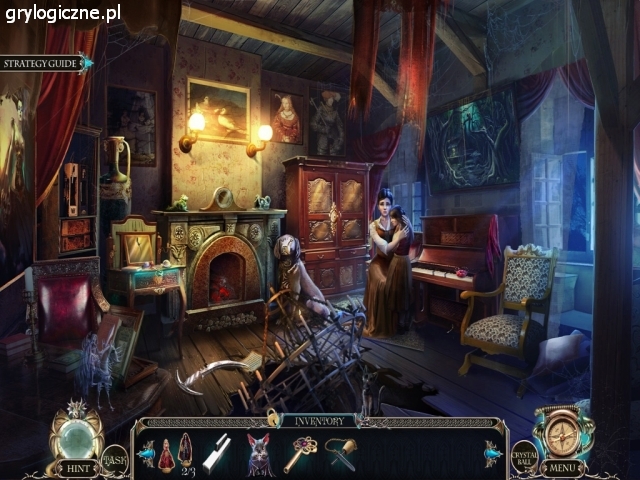Image resolution: width=640 pixels, height=480 pixels.
Task: Select the red gem shards inventory item
Action: click(x=186, y=449)
